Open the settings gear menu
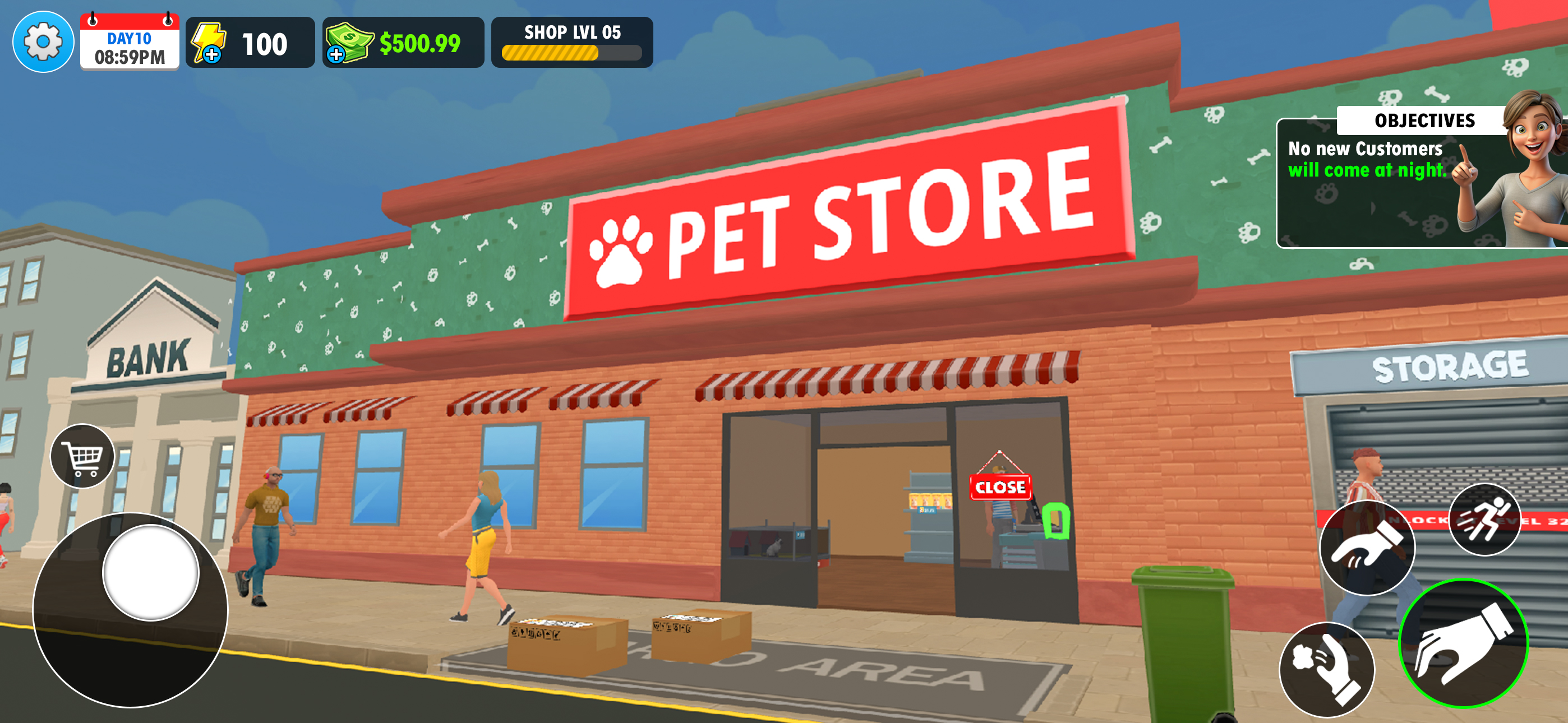The height and width of the screenshot is (723, 1568). (x=43, y=42)
